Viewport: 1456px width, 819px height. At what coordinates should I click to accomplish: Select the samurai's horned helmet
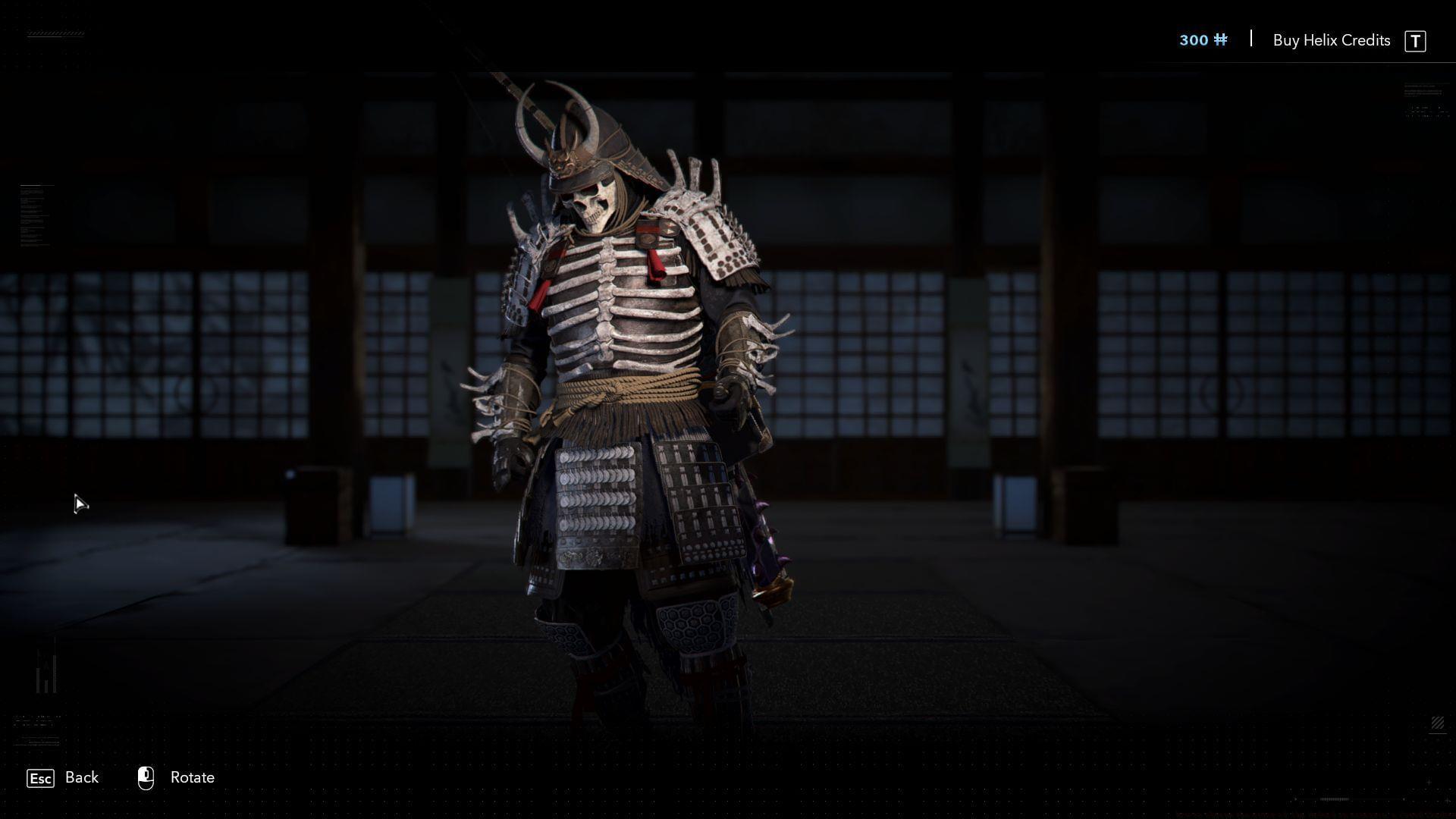tap(591, 144)
